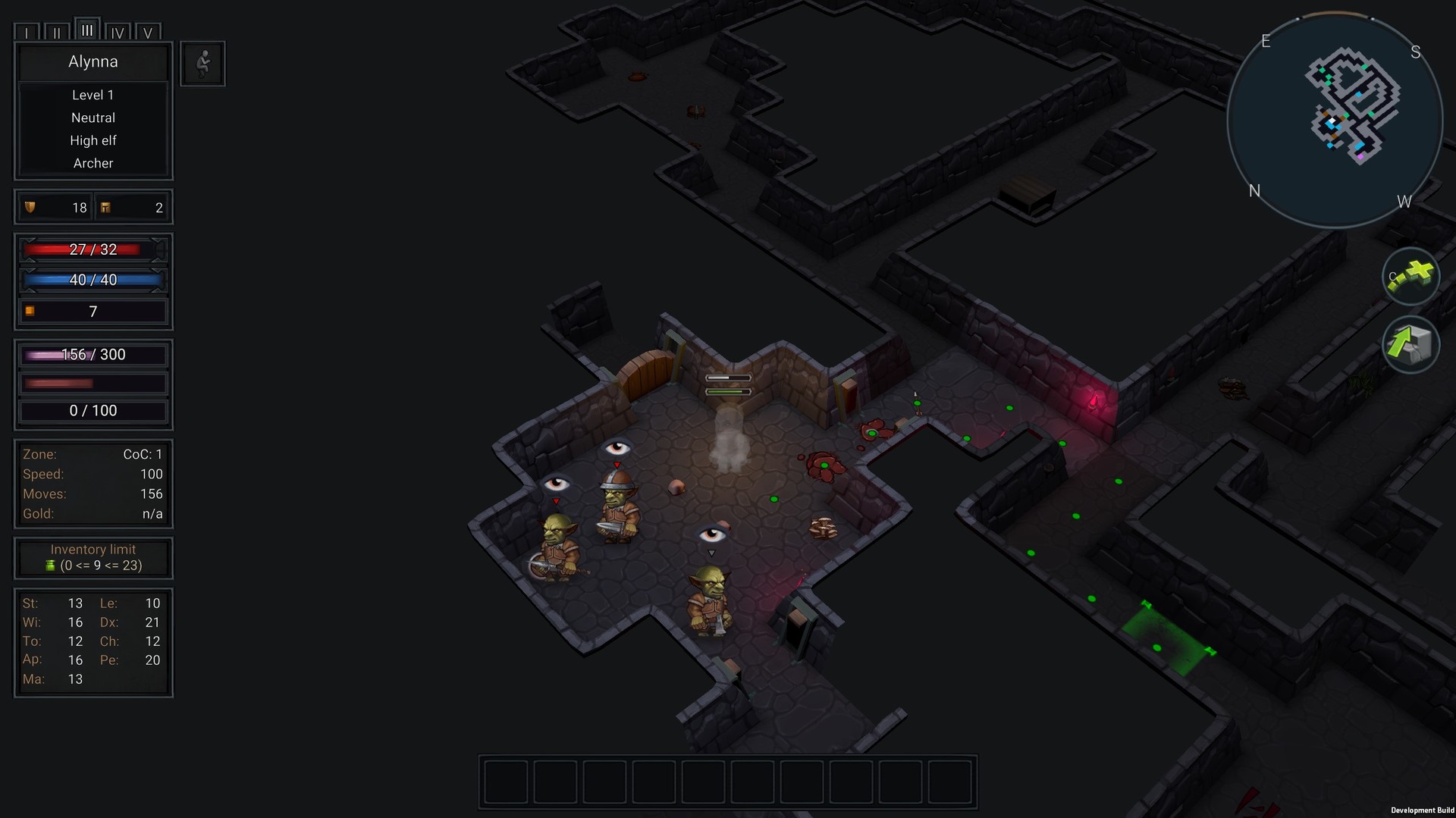Switch to tab I
Screen dimensions: 1456x818
[27, 33]
